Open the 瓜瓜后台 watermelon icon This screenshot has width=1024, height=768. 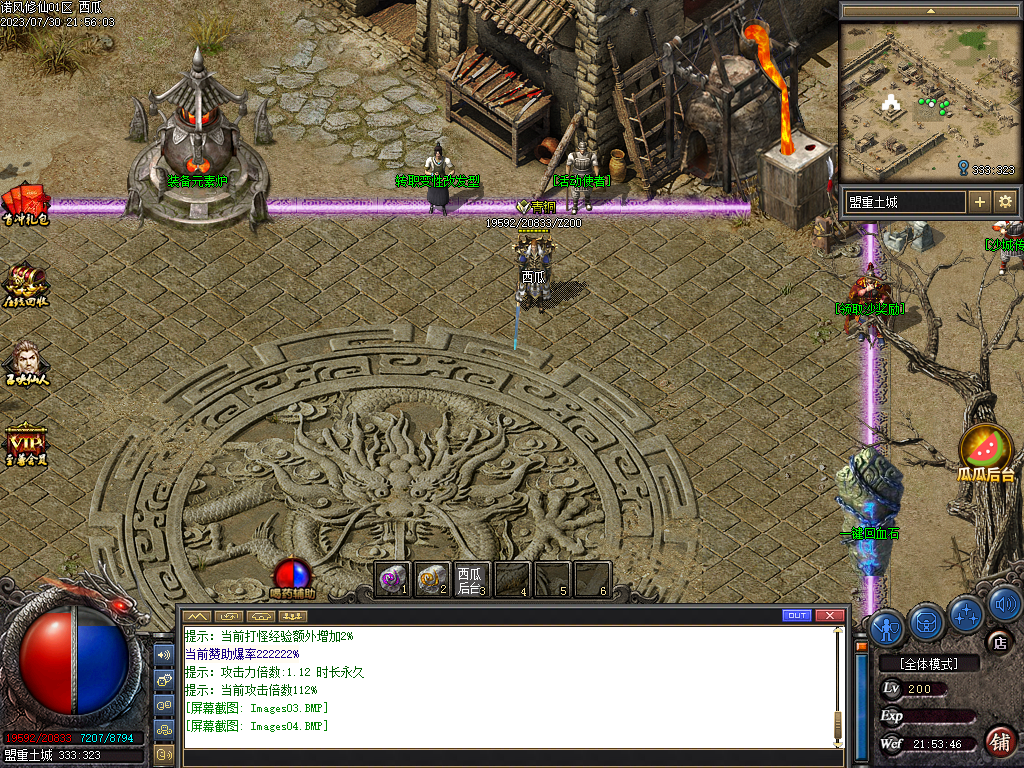click(985, 450)
